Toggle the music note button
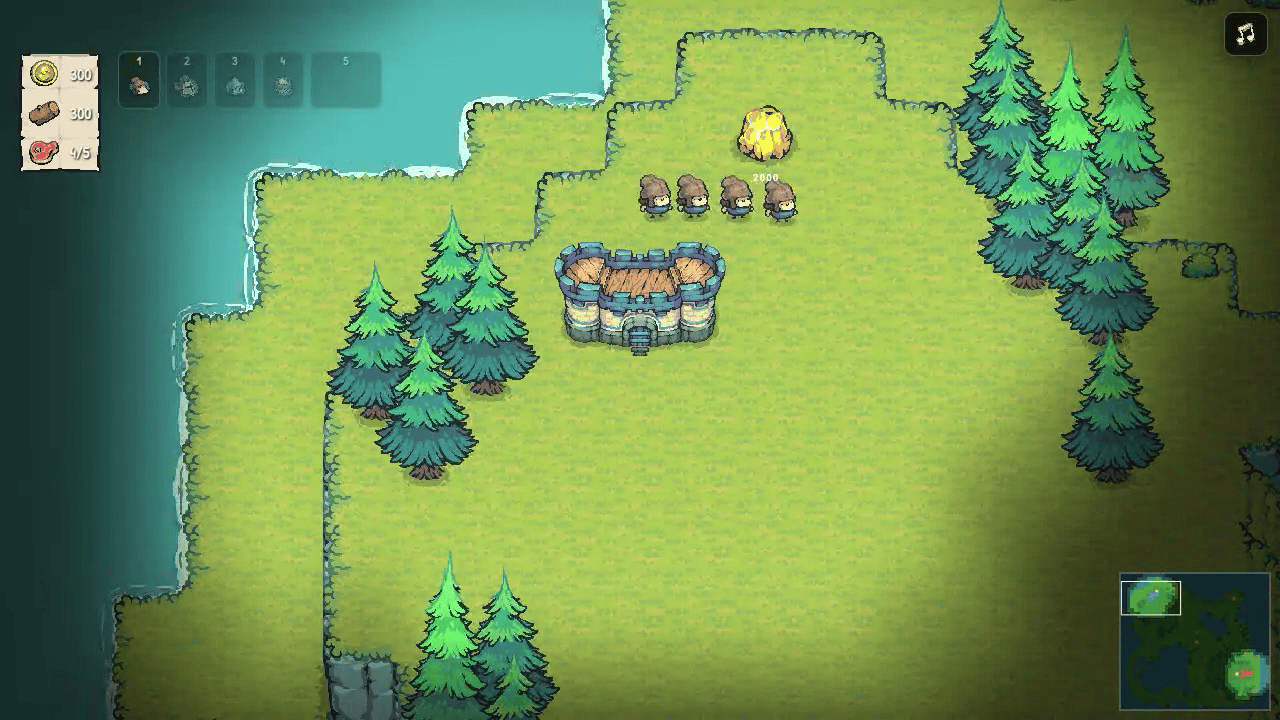Viewport: 1280px width, 720px height. point(1243,34)
